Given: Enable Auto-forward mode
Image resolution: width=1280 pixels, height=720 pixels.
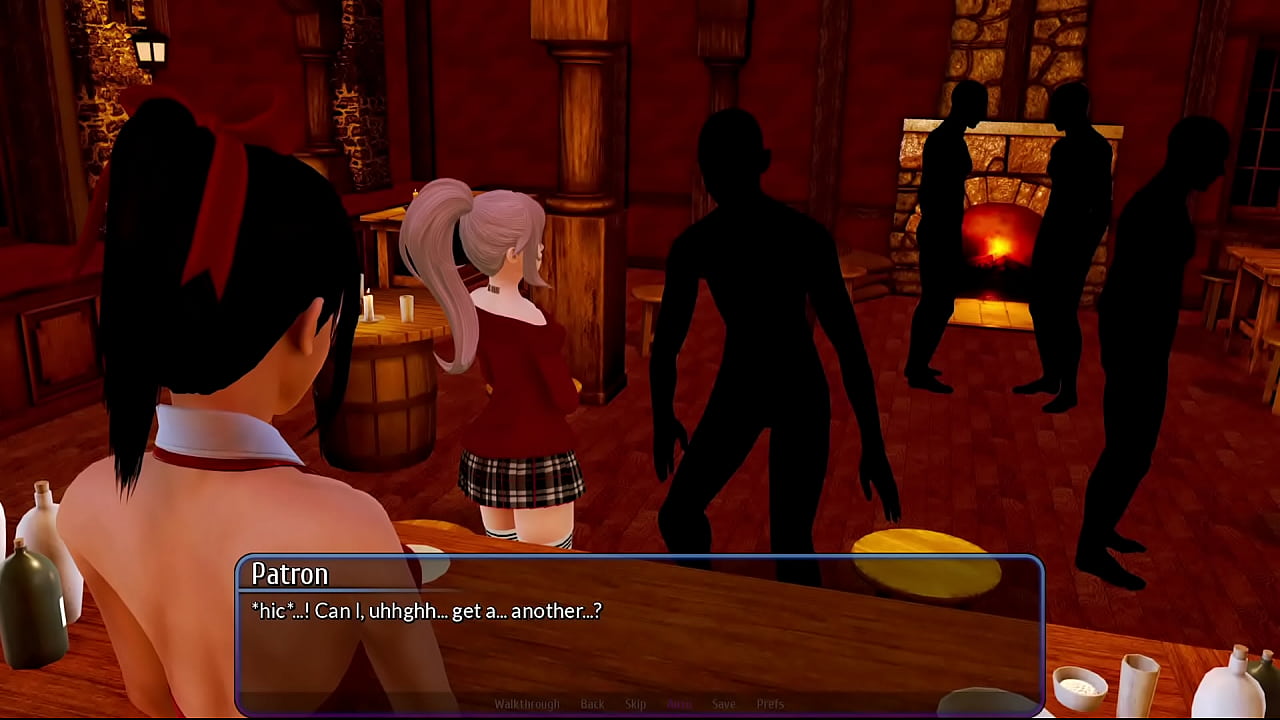Looking at the screenshot, I should point(679,704).
